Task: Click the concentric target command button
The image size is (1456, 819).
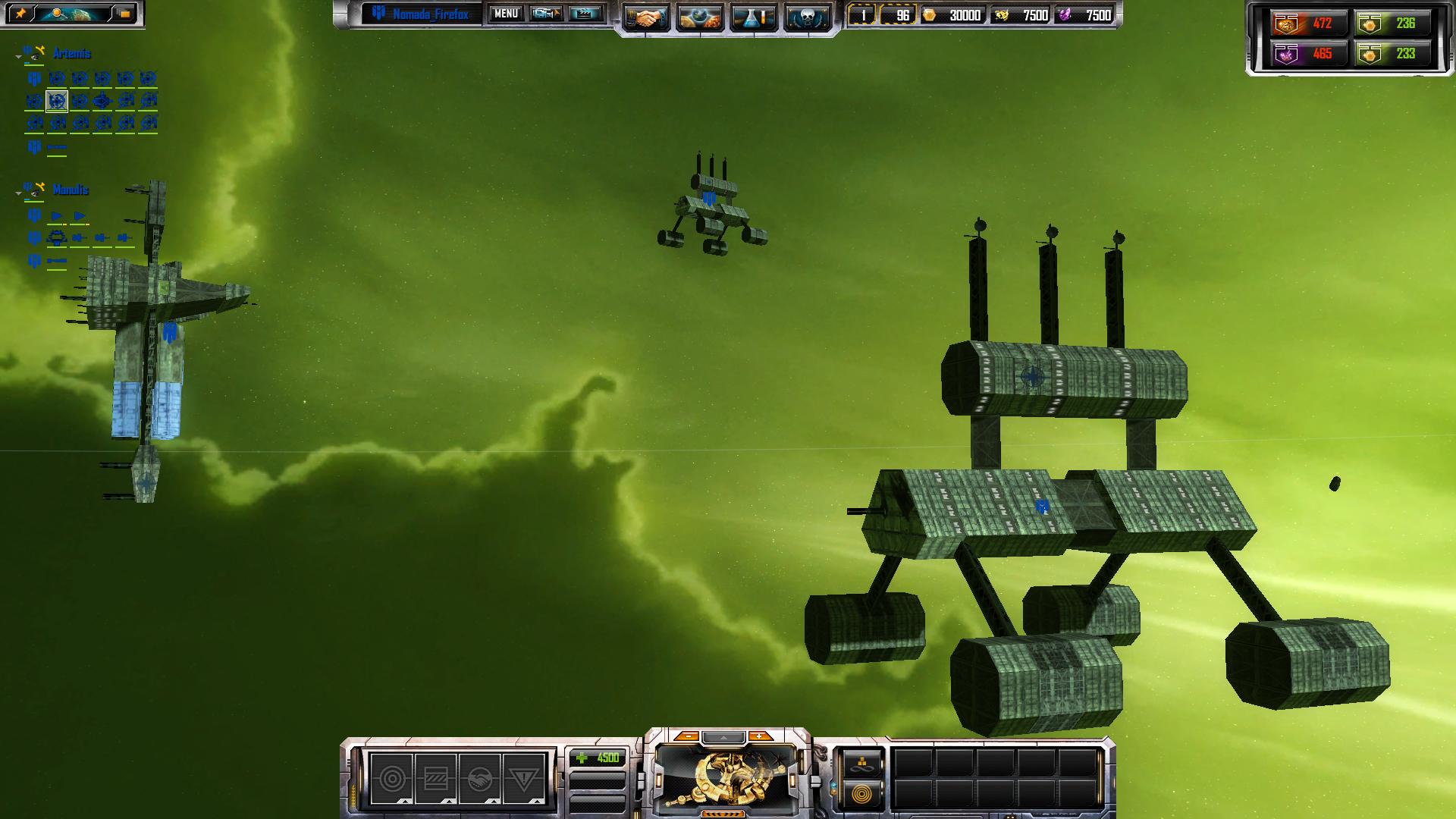Action: tap(392, 779)
